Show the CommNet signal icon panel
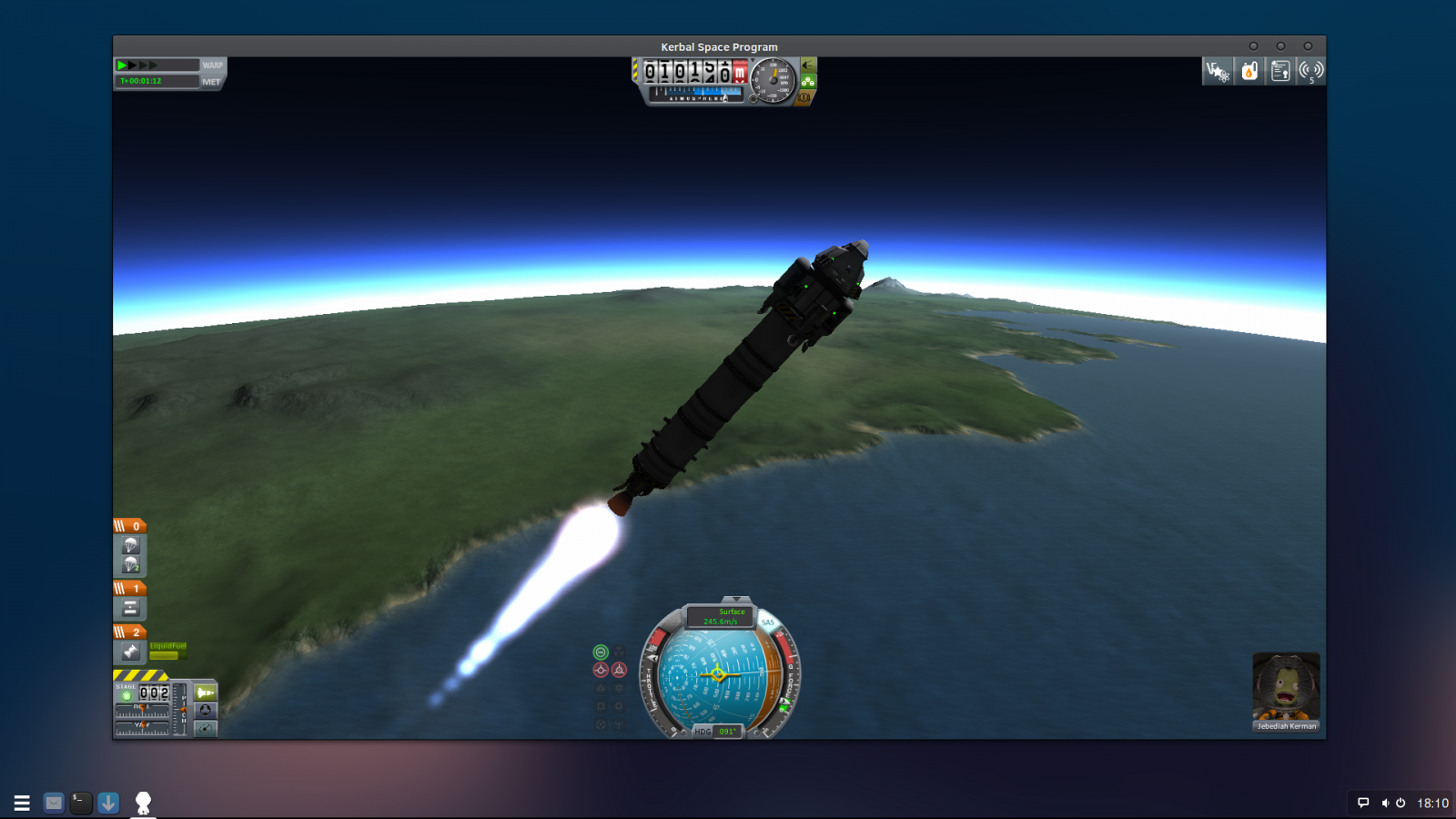 (x=1310, y=71)
